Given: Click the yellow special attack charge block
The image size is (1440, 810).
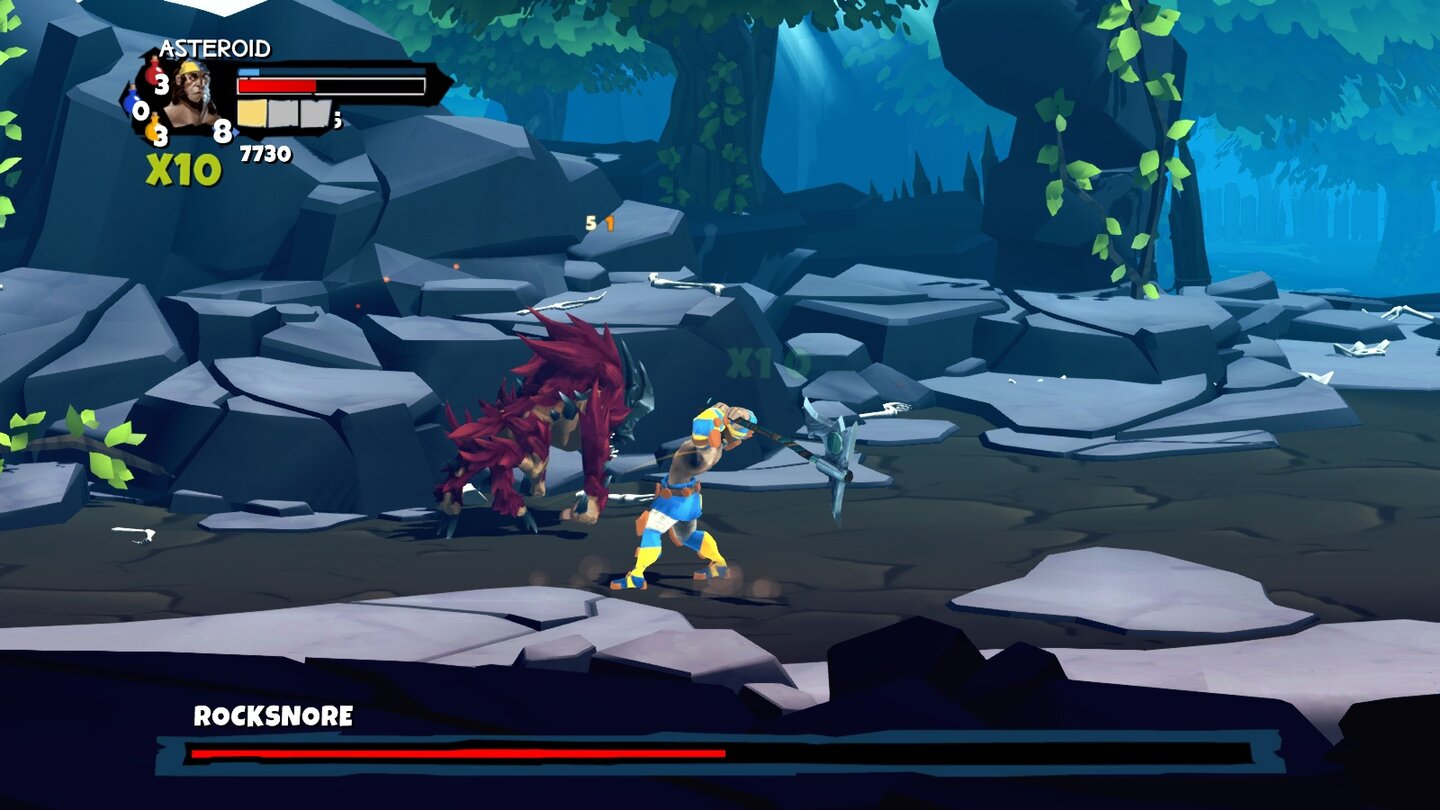Looking at the screenshot, I should coord(253,113).
